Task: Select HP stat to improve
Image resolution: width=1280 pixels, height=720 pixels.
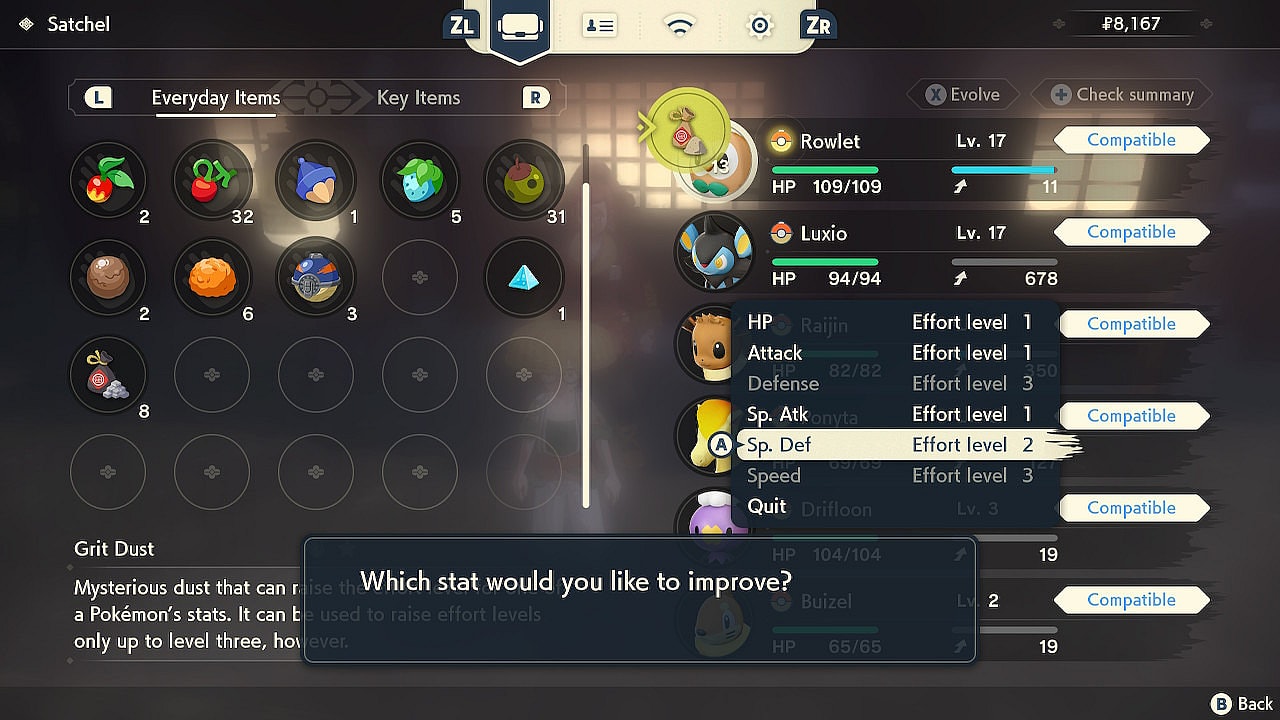Action: pyautogui.click(x=890, y=322)
